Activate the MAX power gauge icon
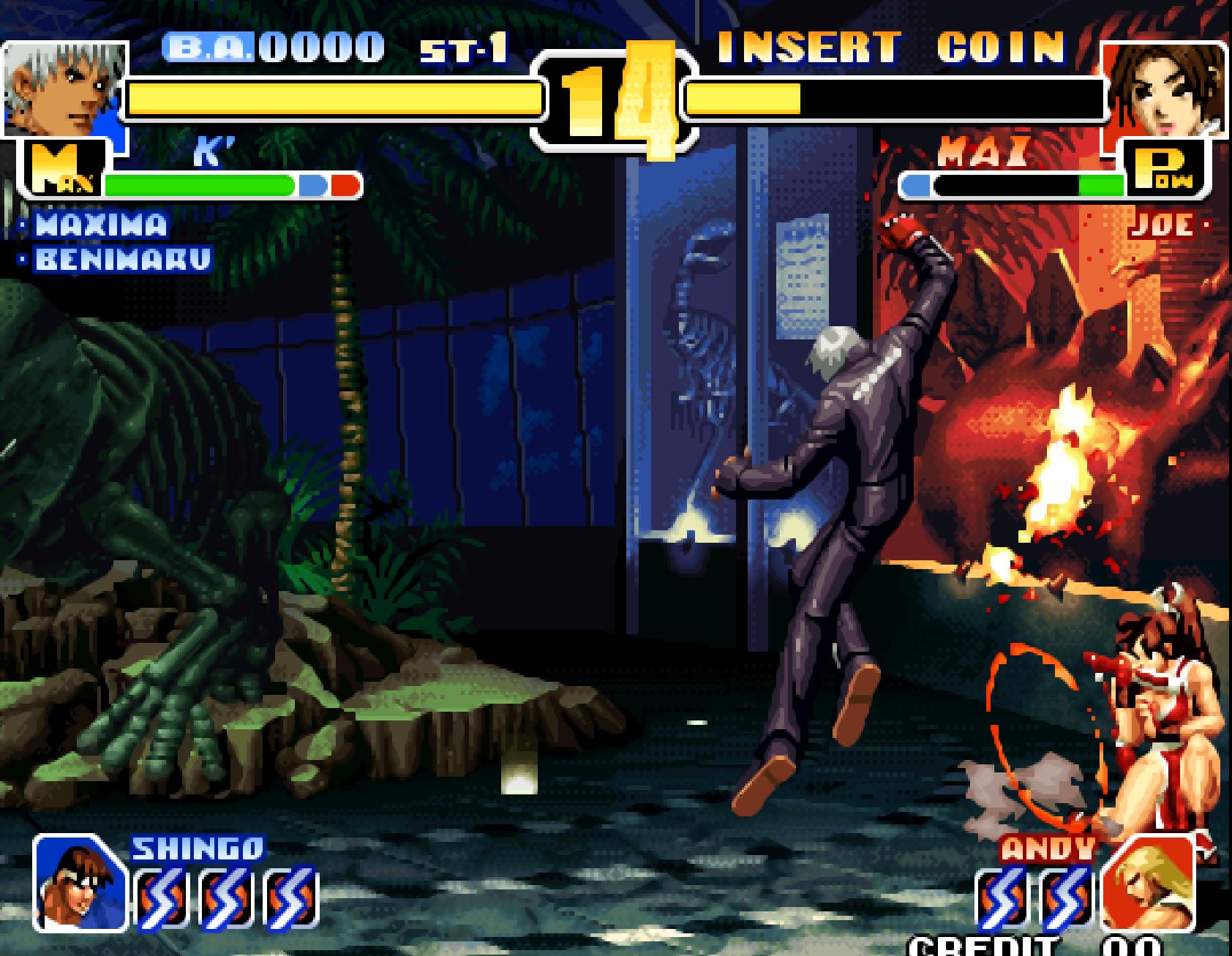Screen dimensions: 1232x956 point(64,170)
